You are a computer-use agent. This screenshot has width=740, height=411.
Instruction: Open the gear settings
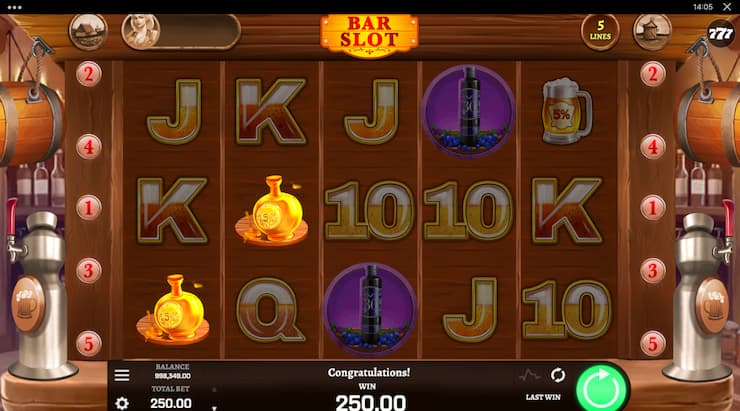pos(122,403)
